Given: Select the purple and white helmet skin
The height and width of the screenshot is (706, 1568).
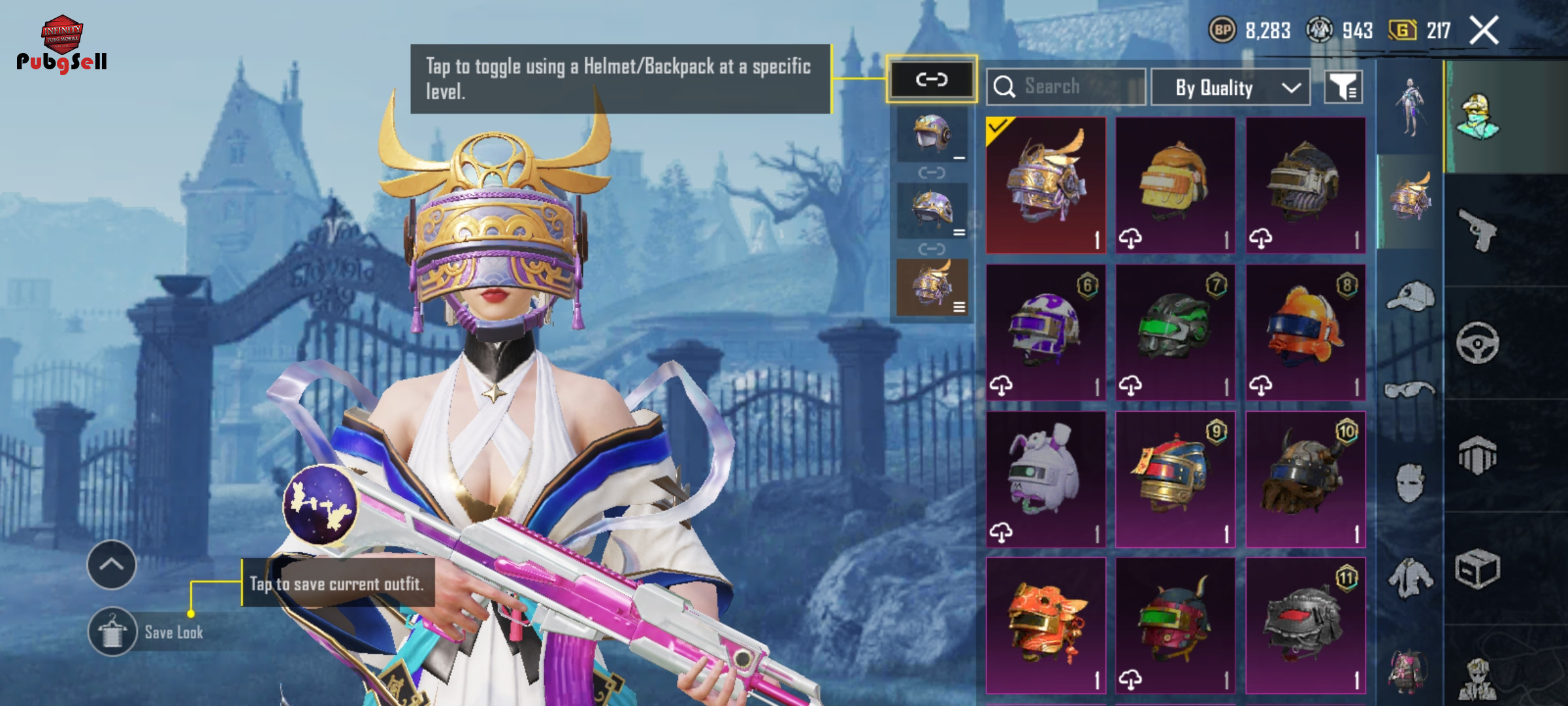Looking at the screenshot, I should click(1045, 332).
